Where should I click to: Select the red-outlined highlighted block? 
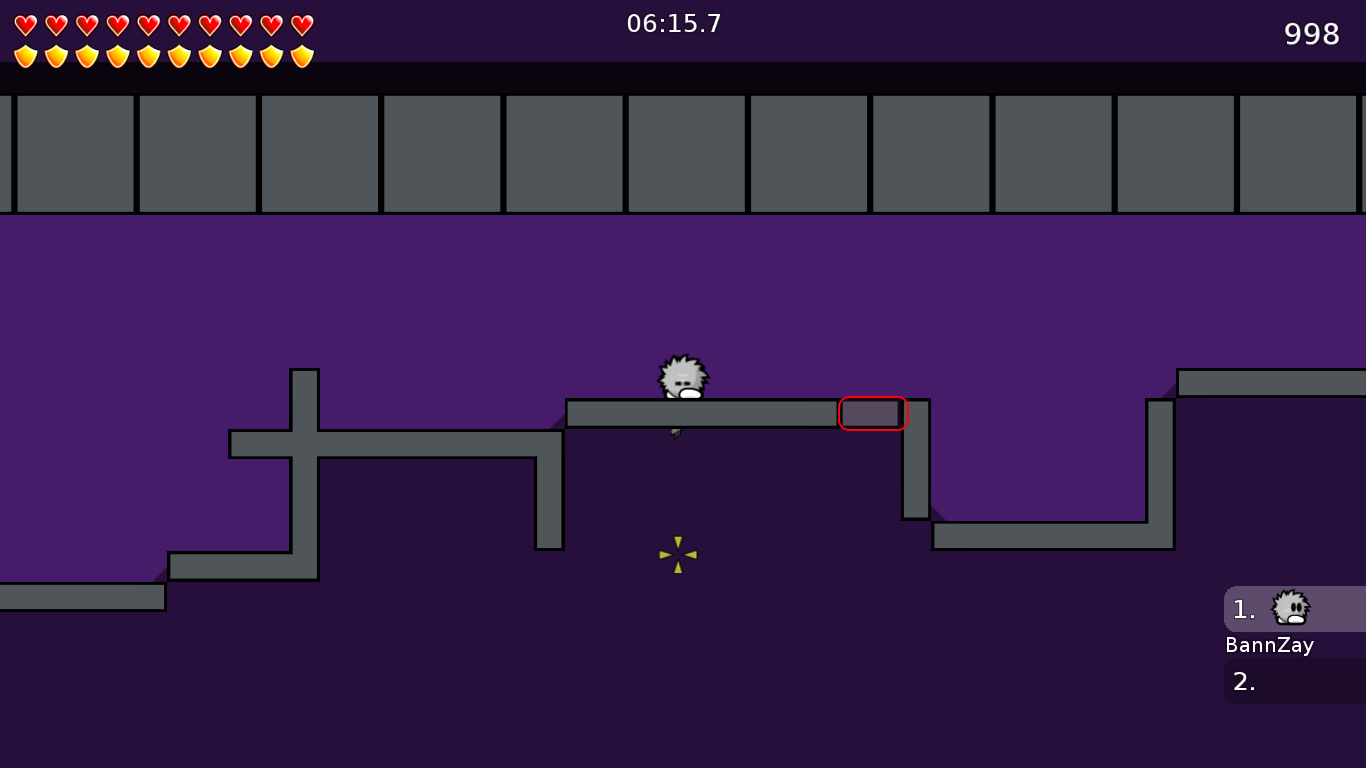coord(873,413)
